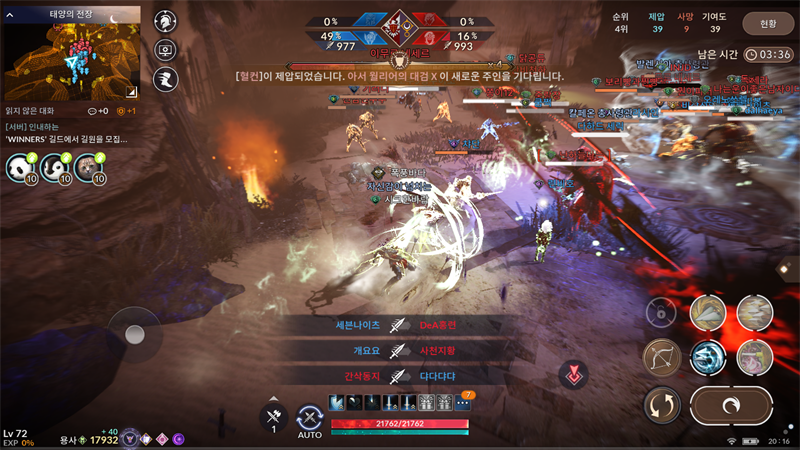Image resolution: width=800 pixels, height=450 pixels.
Task: Click the monitor screen icon
Action: click(x=164, y=51)
